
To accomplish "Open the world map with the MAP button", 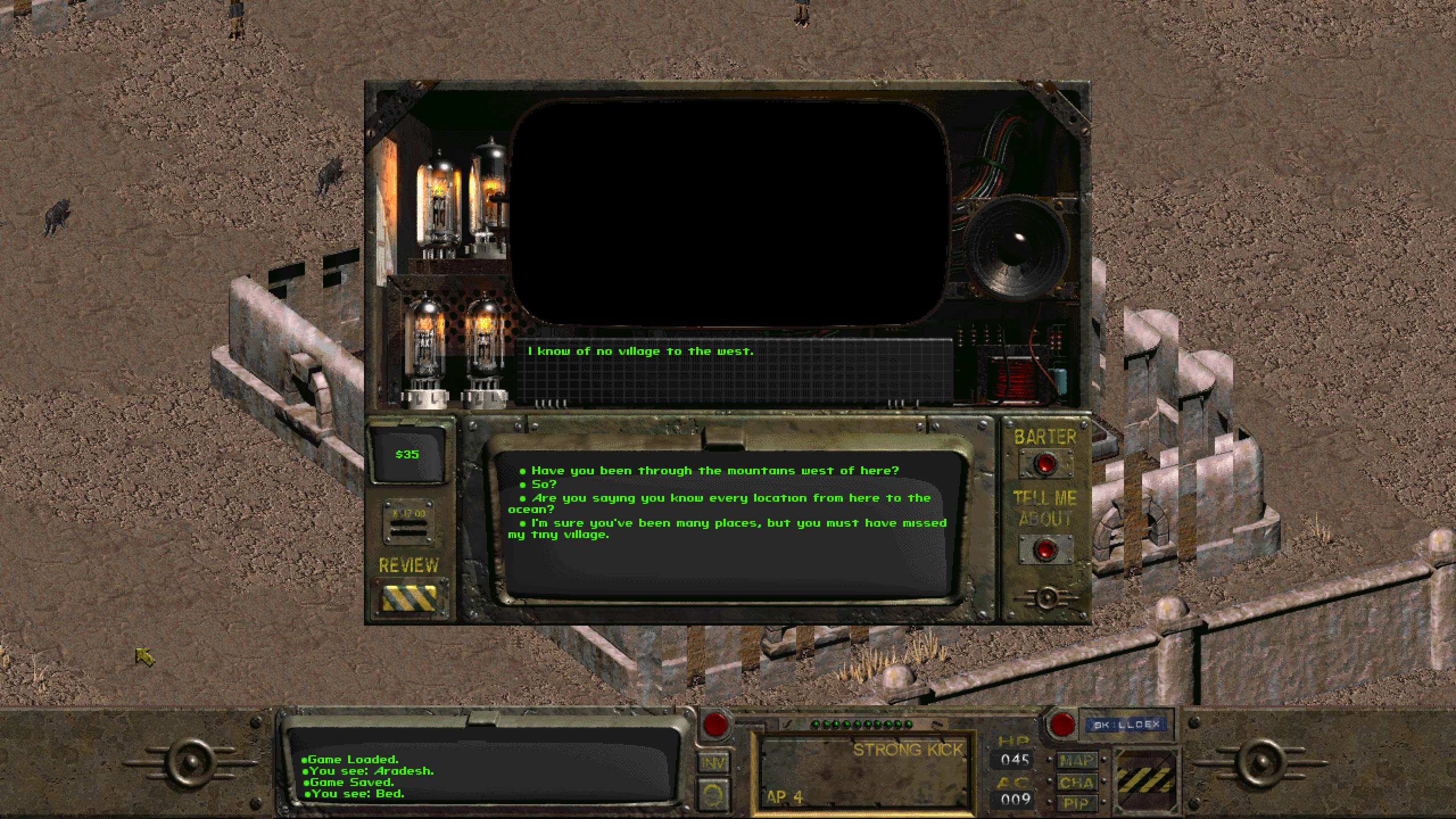I will click(1077, 760).
